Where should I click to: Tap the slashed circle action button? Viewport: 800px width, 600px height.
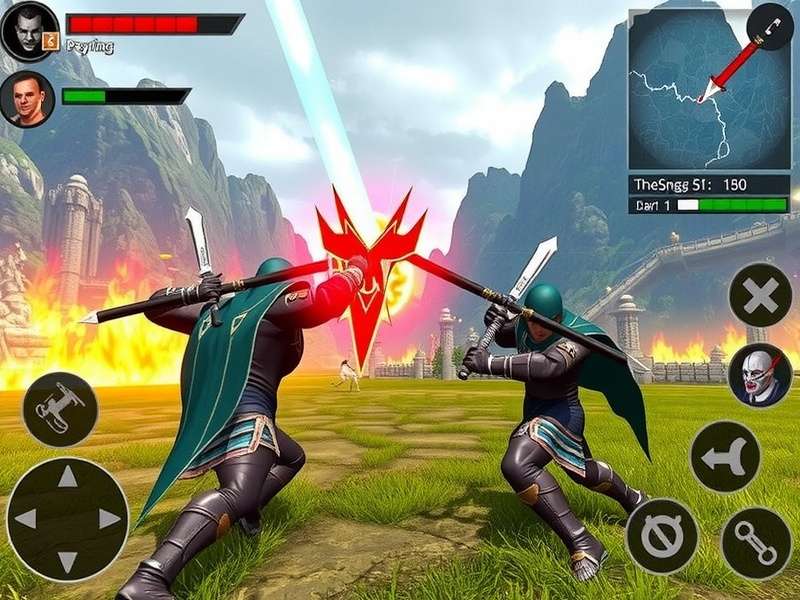click(661, 536)
